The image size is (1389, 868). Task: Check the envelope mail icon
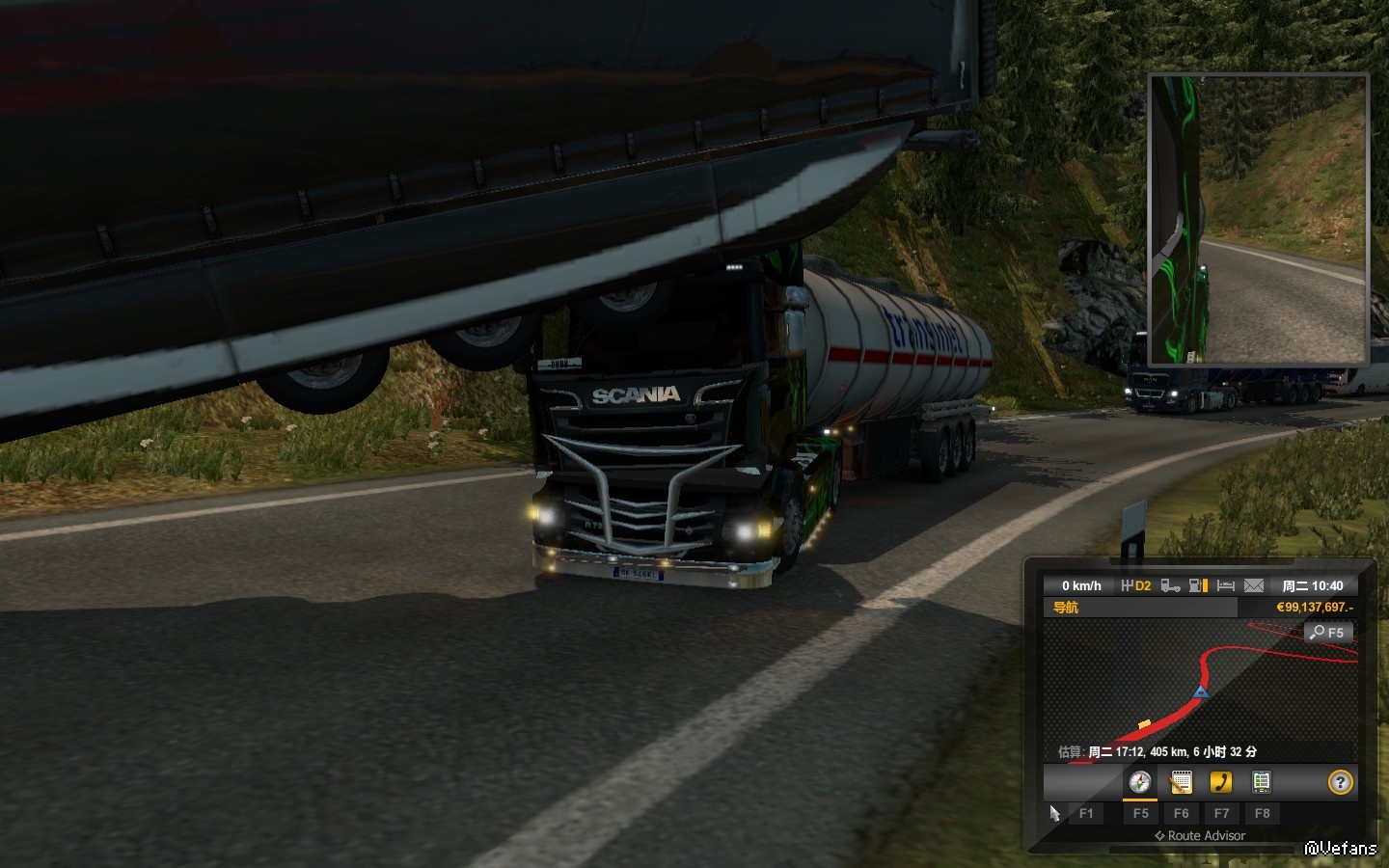click(x=1253, y=585)
